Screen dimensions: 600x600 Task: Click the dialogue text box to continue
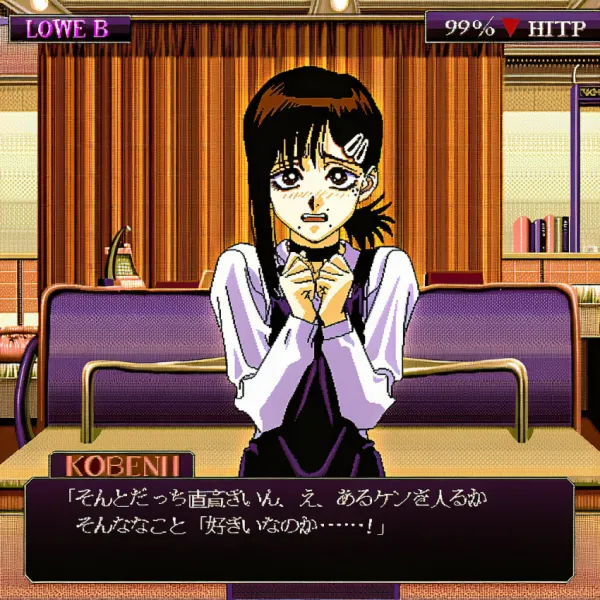coord(299,529)
